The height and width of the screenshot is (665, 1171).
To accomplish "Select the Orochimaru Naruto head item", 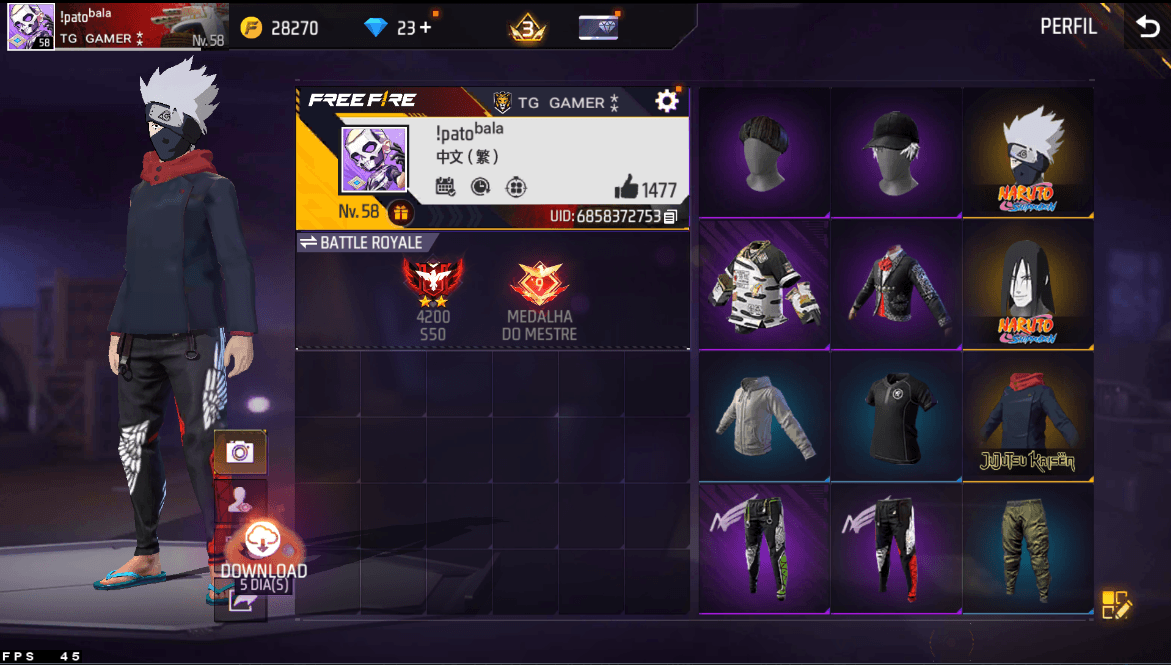I will click(x=1027, y=284).
